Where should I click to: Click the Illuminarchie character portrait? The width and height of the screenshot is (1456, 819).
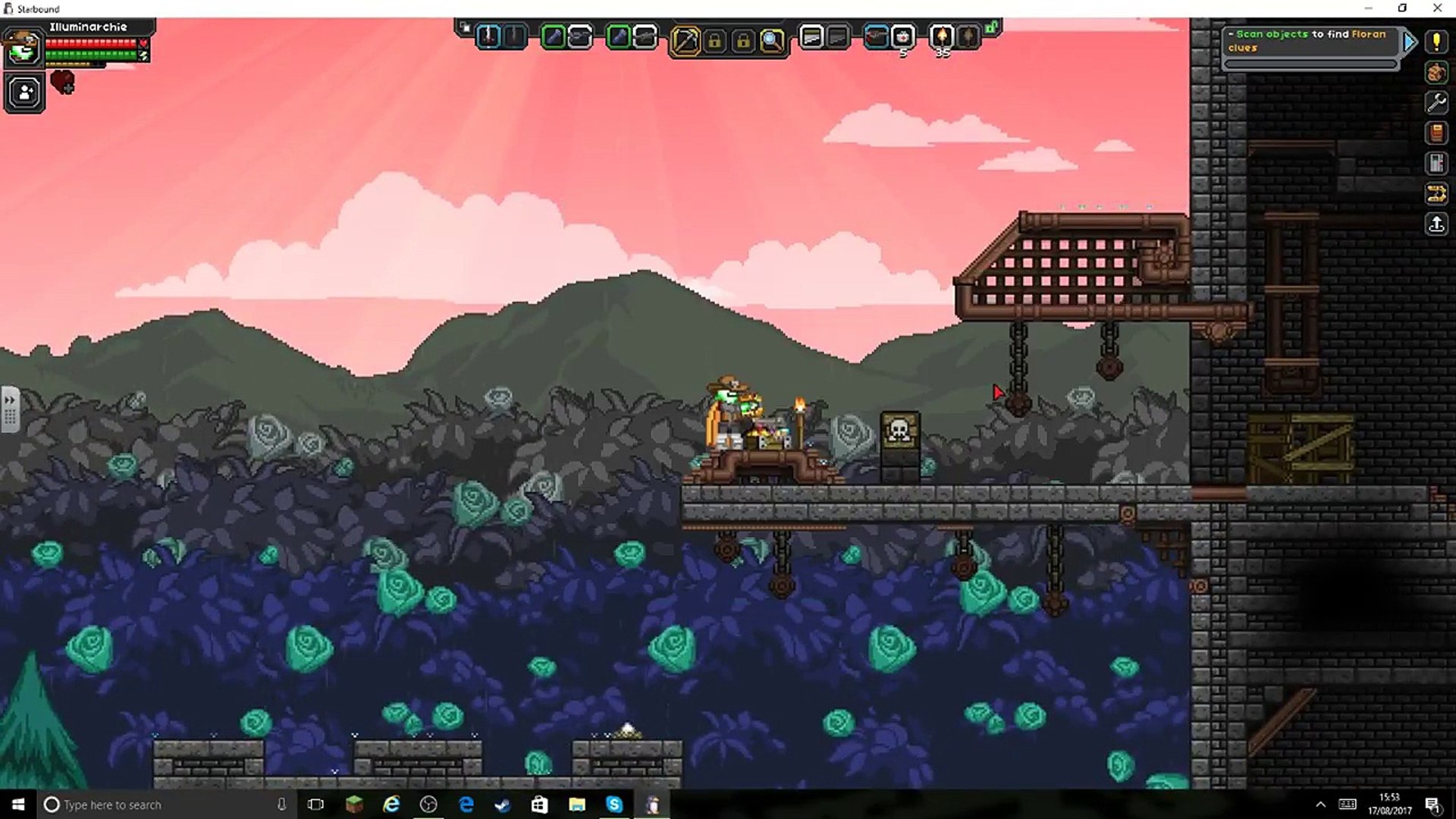coord(23,49)
